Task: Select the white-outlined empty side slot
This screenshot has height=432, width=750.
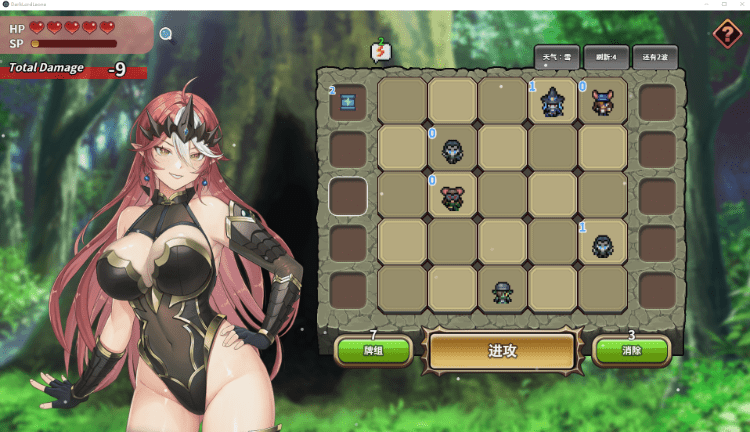Action: pos(348,195)
